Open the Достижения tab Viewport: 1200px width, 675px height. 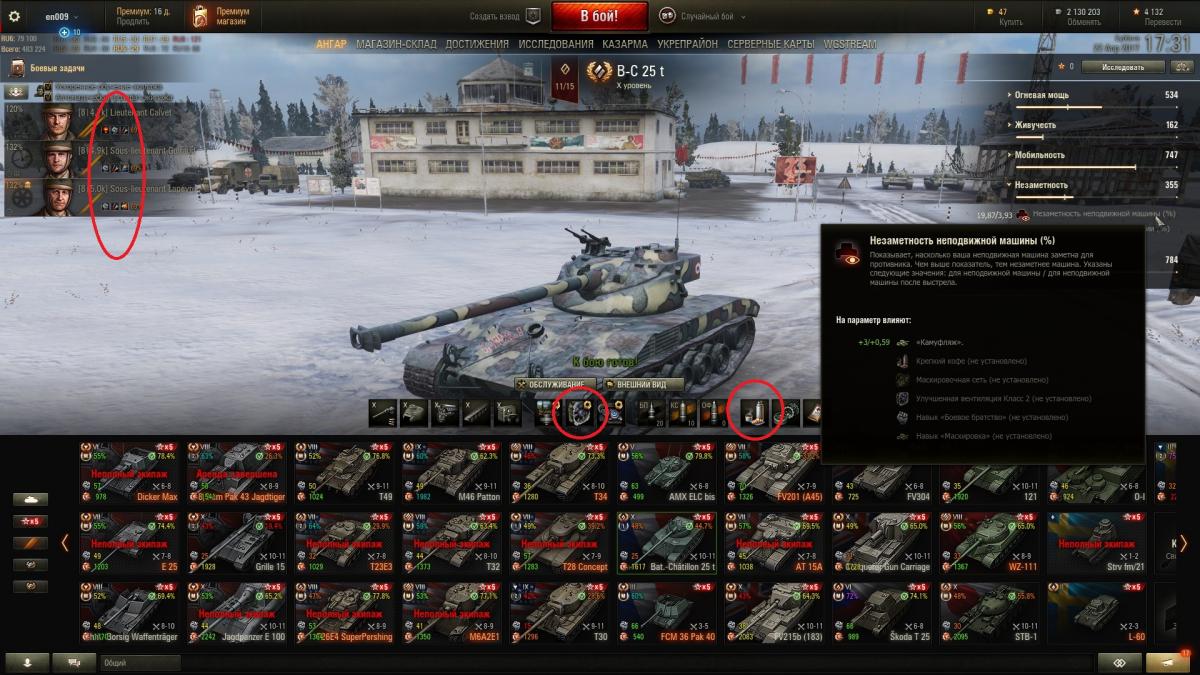477,44
